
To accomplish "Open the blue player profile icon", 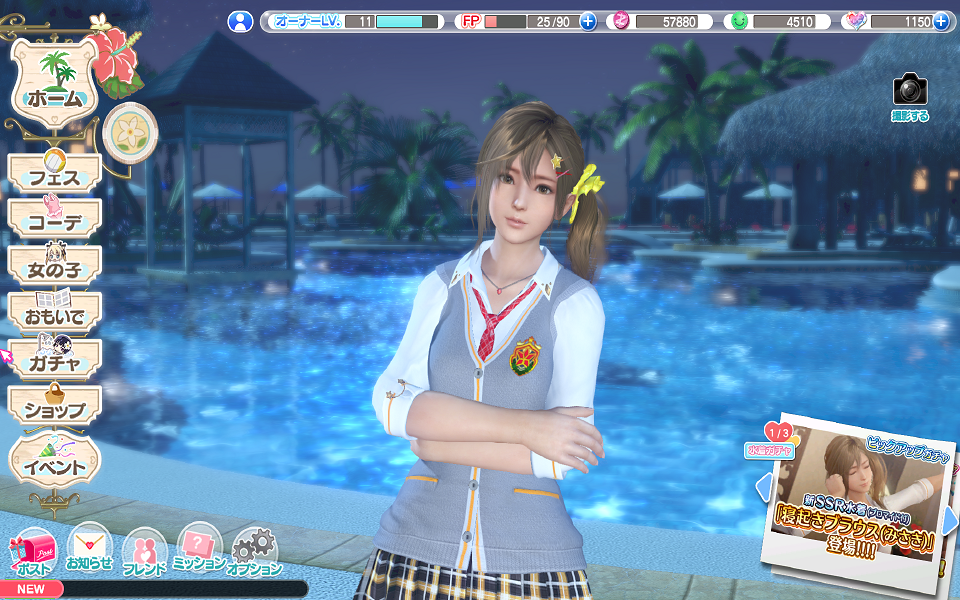I will point(240,21).
